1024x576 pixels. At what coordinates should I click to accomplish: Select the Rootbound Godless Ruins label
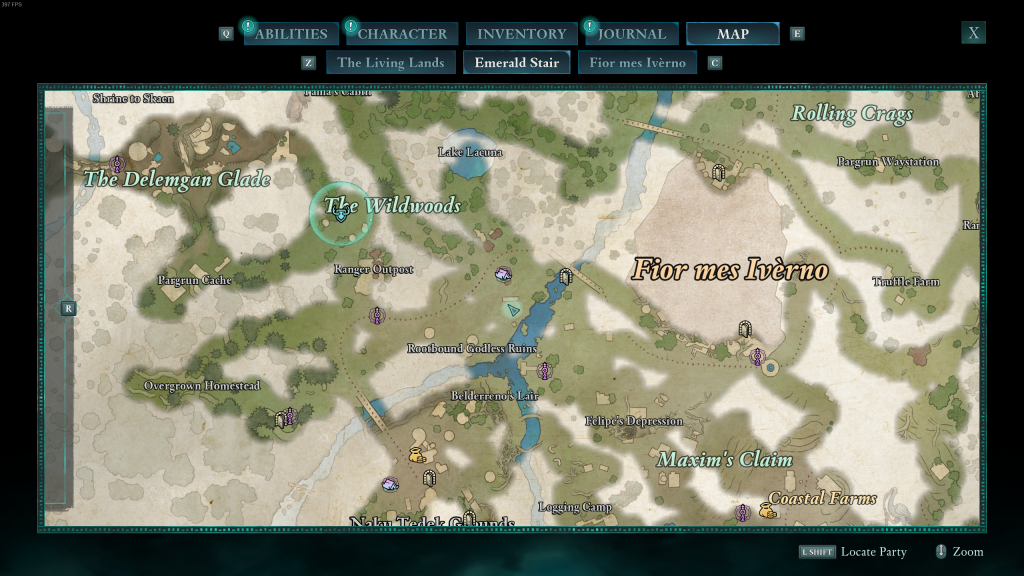coord(471,348)
